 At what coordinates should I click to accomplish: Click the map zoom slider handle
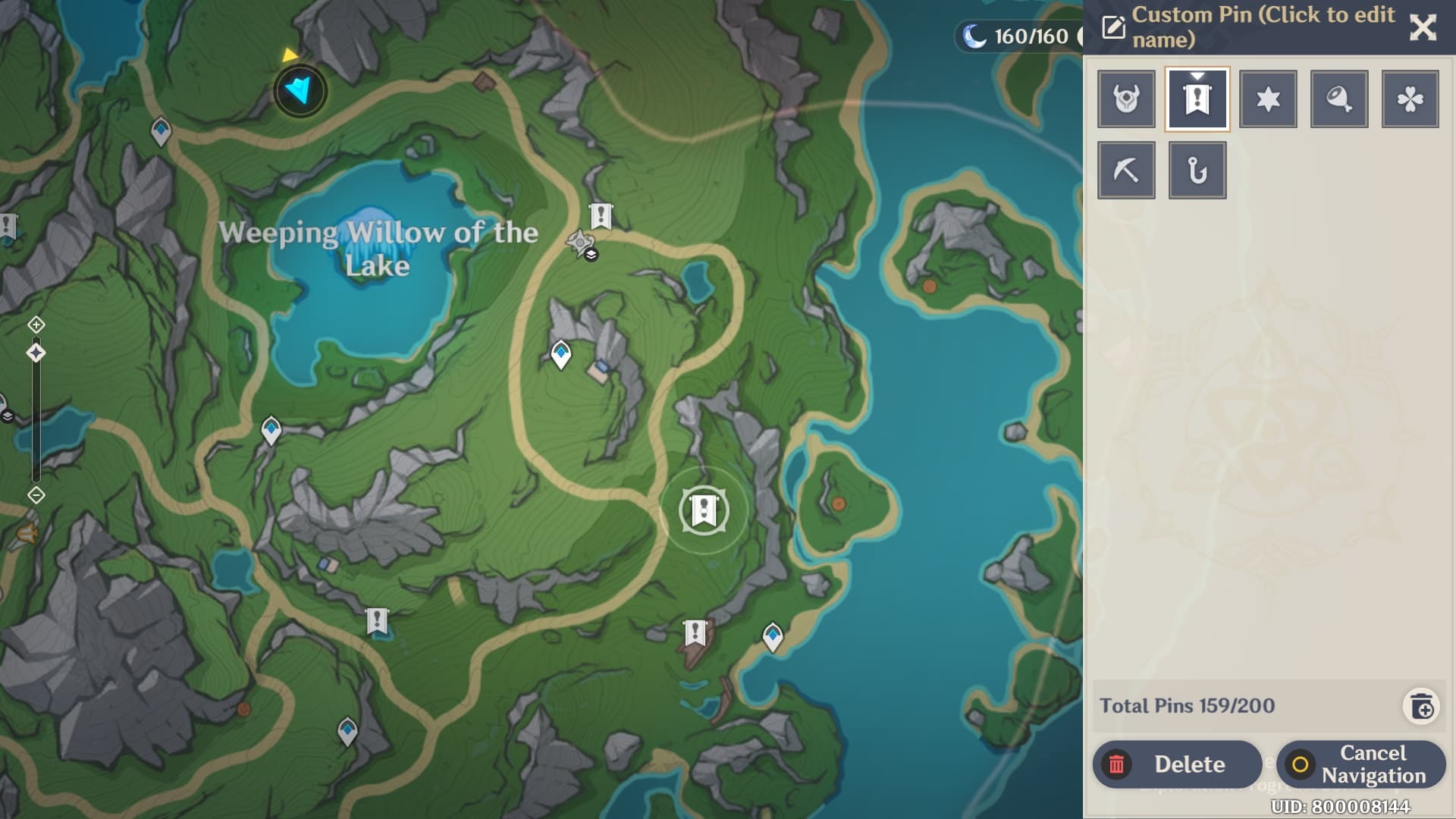(x=36, y=353)
